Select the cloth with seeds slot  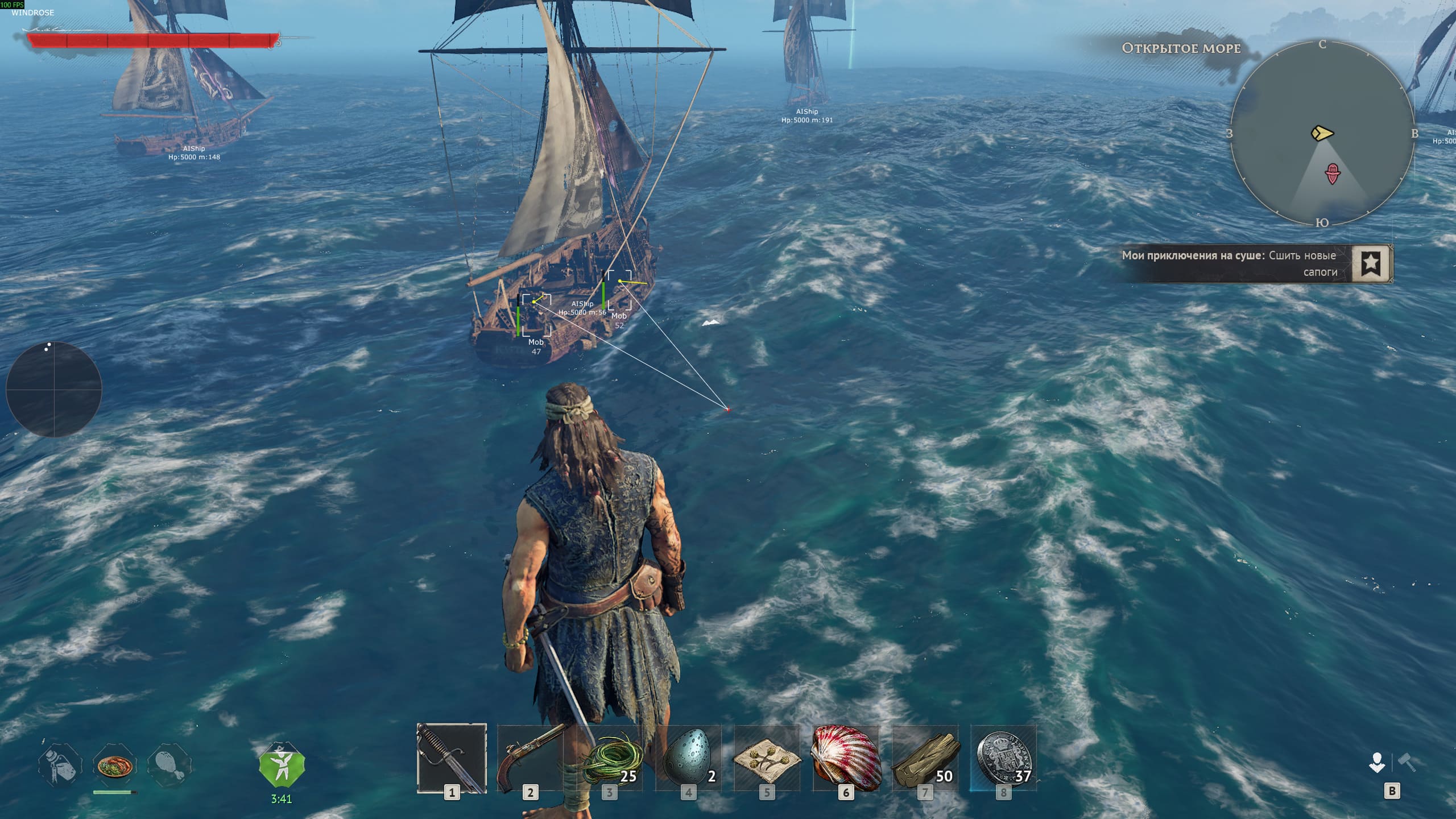(767, 758)
